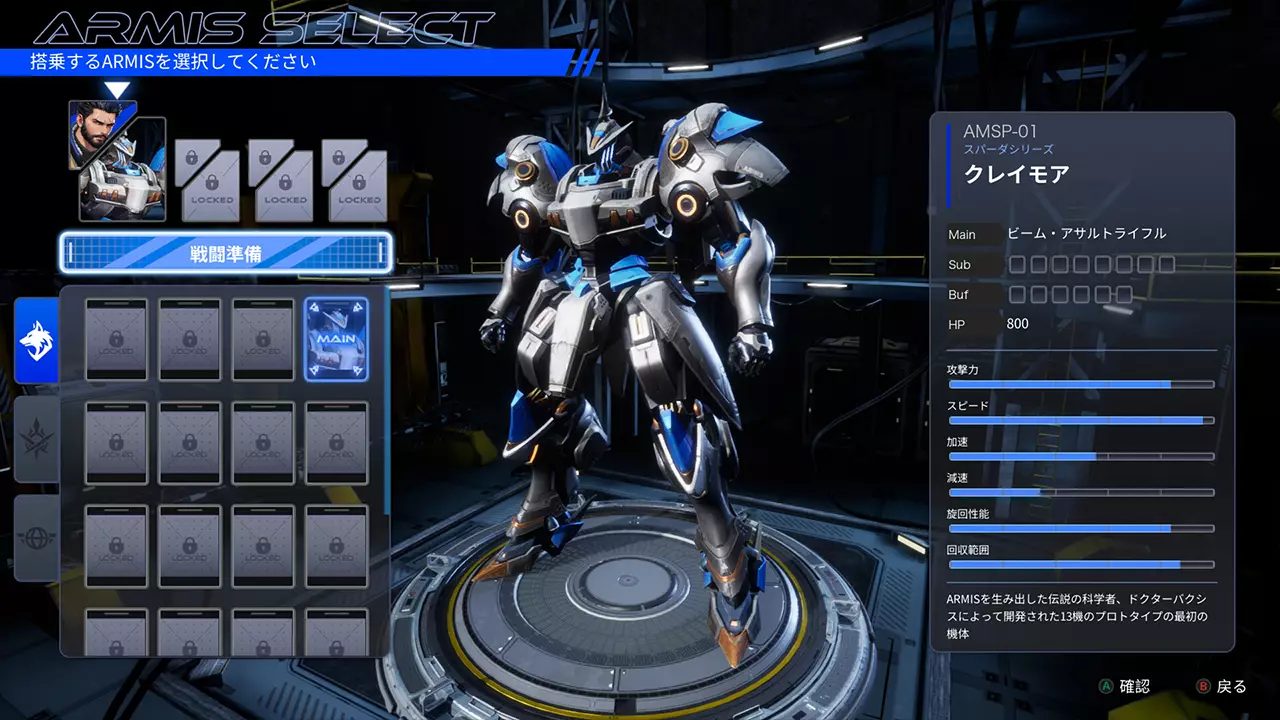Click the third locked pilot slot
The height and width of the screenshot is (720, 1280).
(x=283, y=180)
